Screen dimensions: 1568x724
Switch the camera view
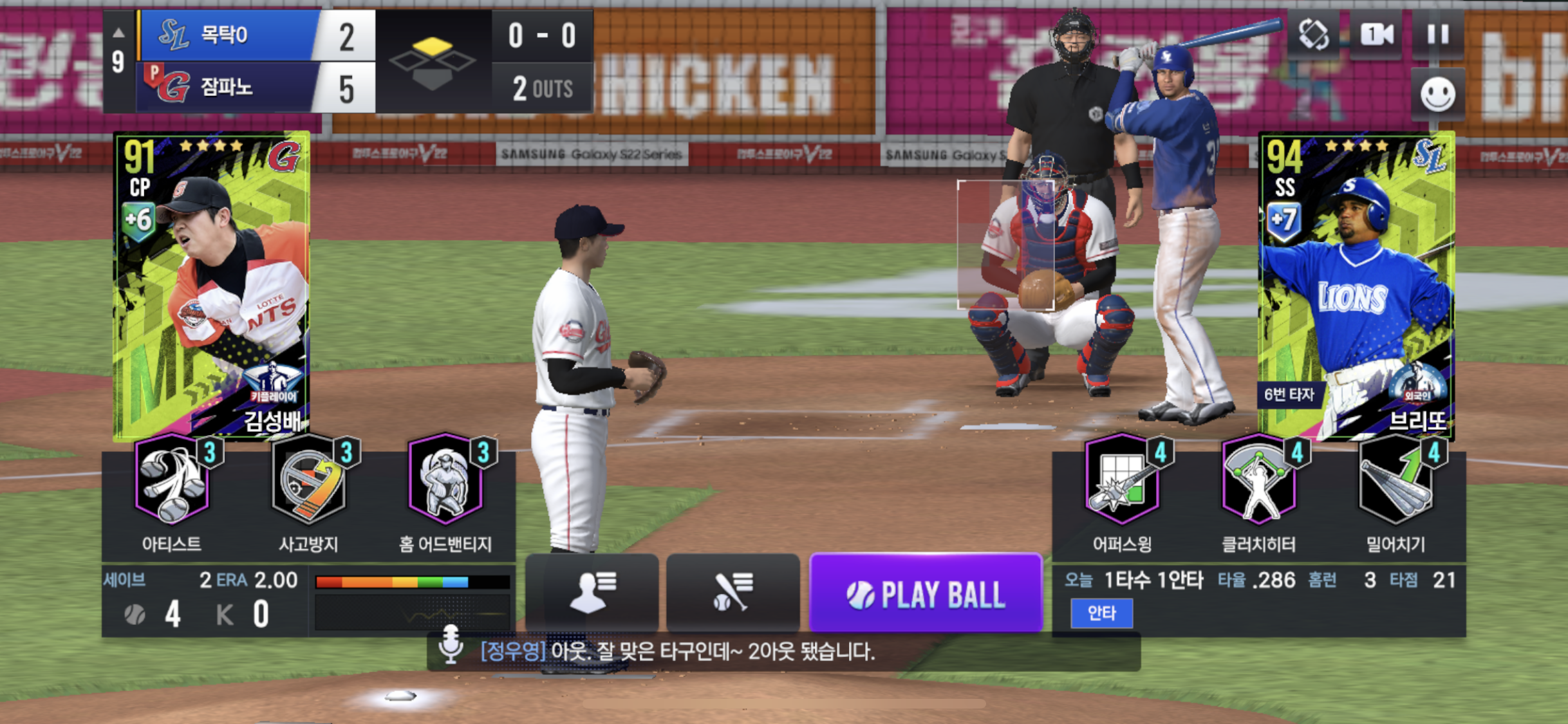[x=1376, y=34]
